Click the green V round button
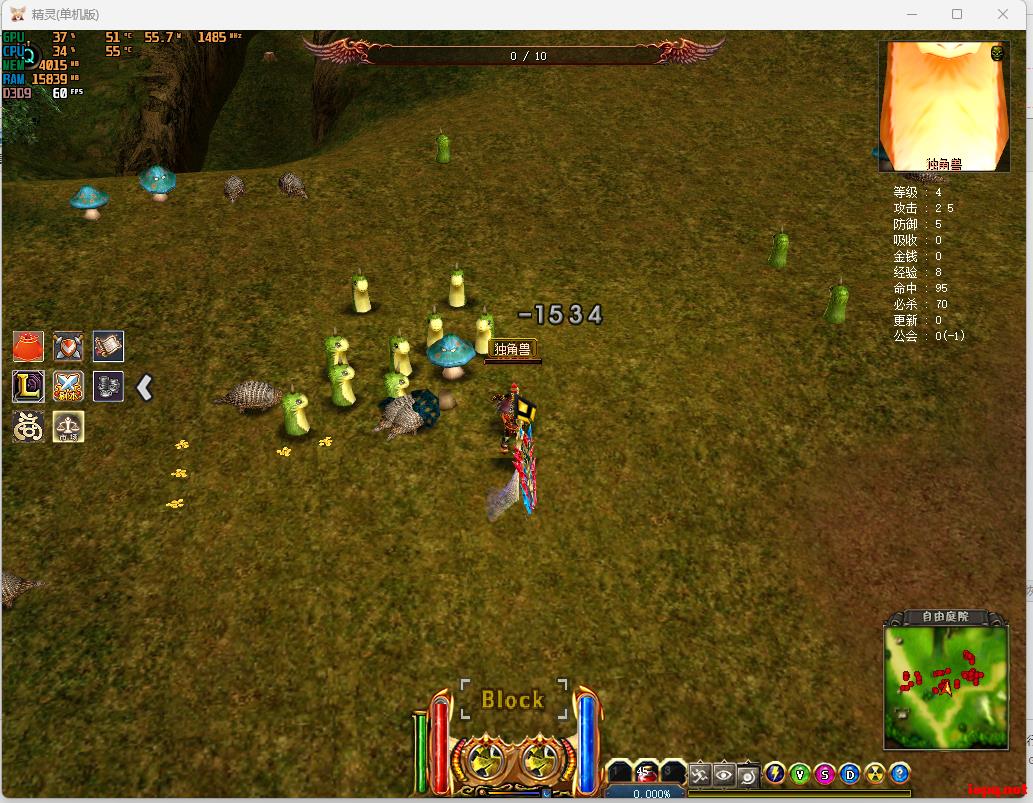 [800, 773]
